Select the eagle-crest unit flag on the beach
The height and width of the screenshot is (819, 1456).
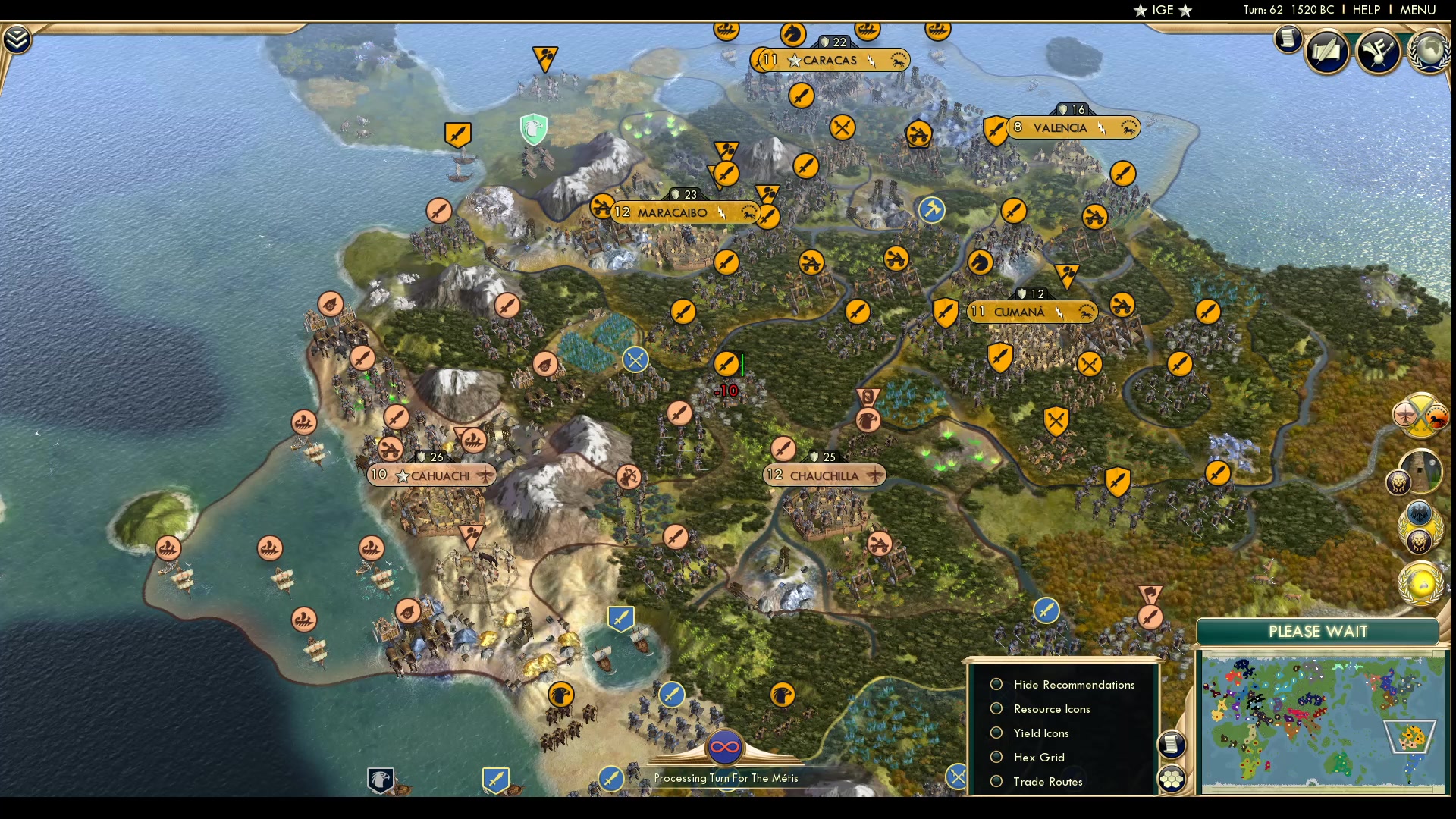coord(561,694)
